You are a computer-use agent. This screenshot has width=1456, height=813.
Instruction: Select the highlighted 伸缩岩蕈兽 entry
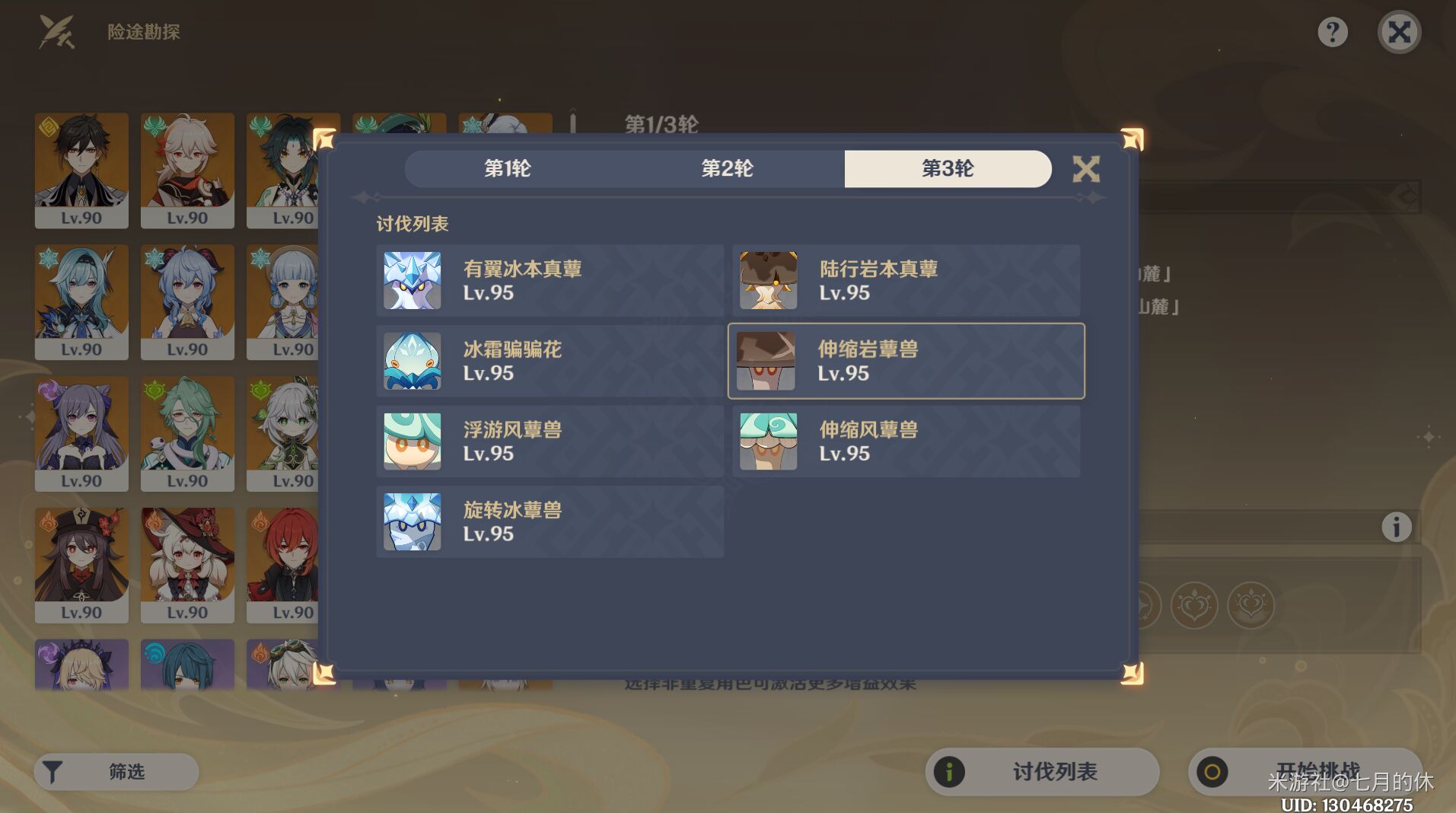coord(906,361)
